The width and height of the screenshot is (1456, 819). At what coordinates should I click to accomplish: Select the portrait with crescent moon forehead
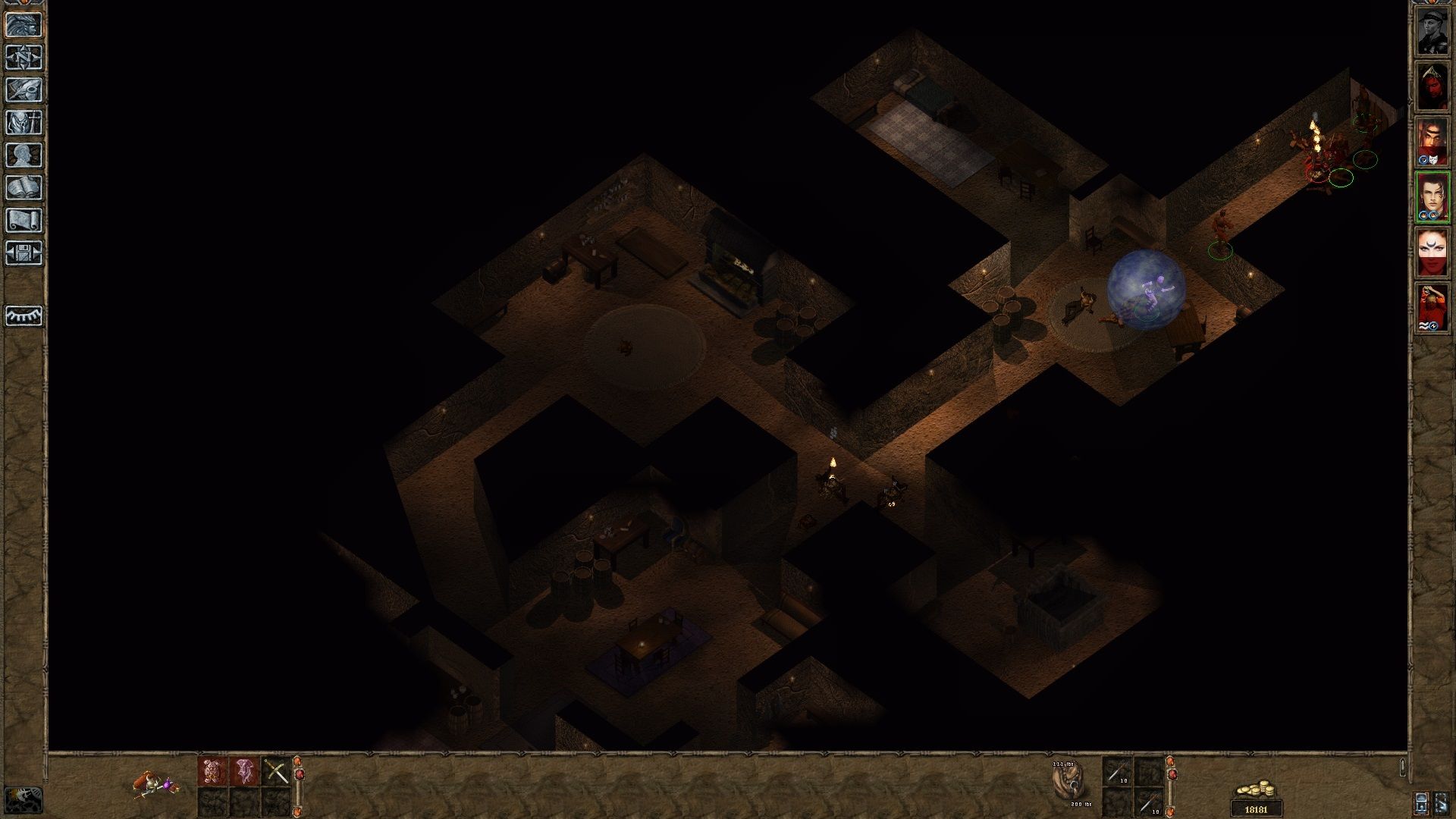(1432, 253)
